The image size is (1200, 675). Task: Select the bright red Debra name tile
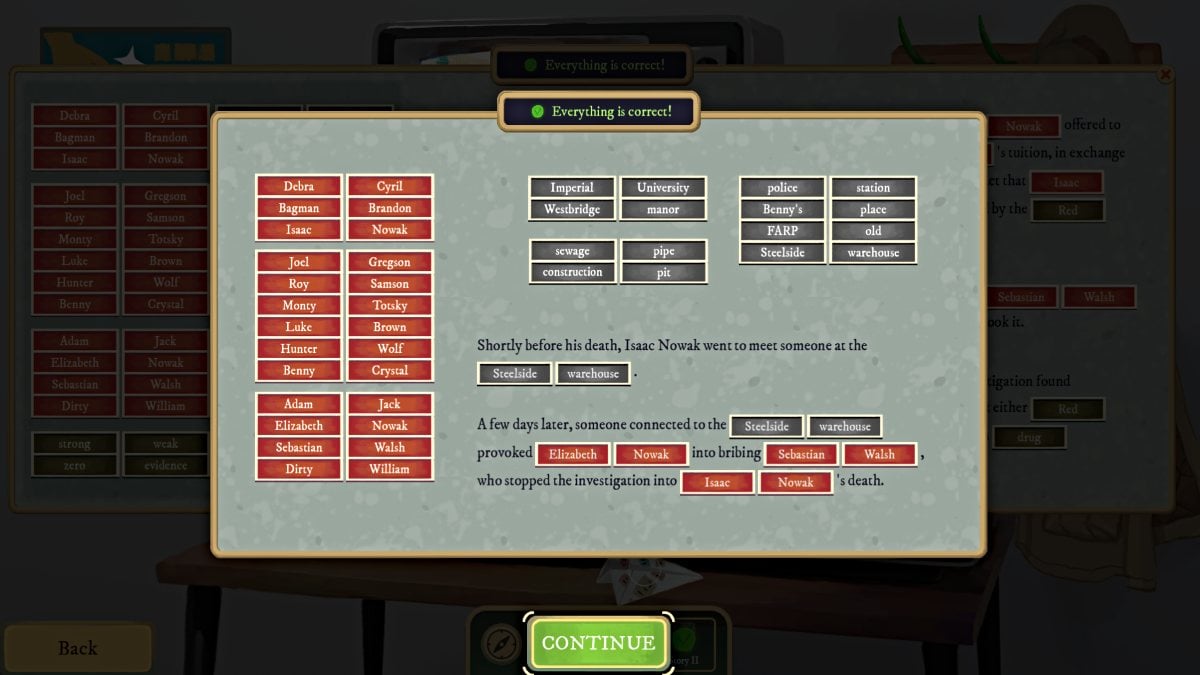(x=299, y=187)
